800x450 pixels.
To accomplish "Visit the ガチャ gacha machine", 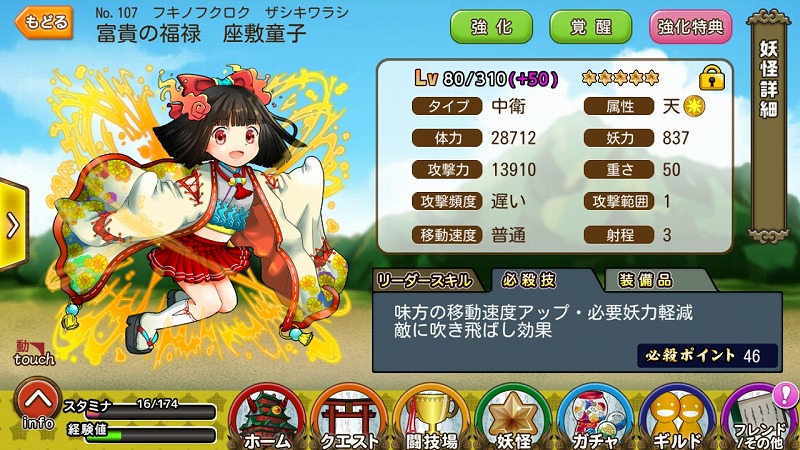I will (x=594, y=418).
